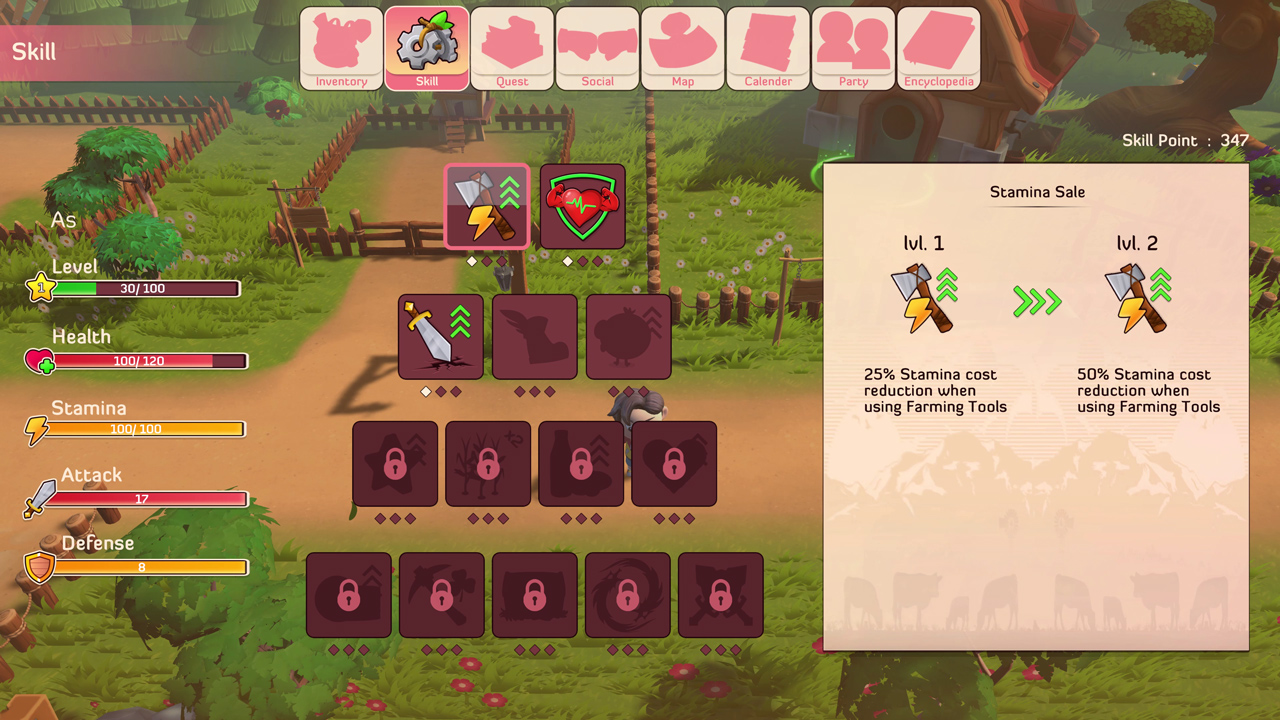Click the locked whirlwind skill icon

point(627,594)
